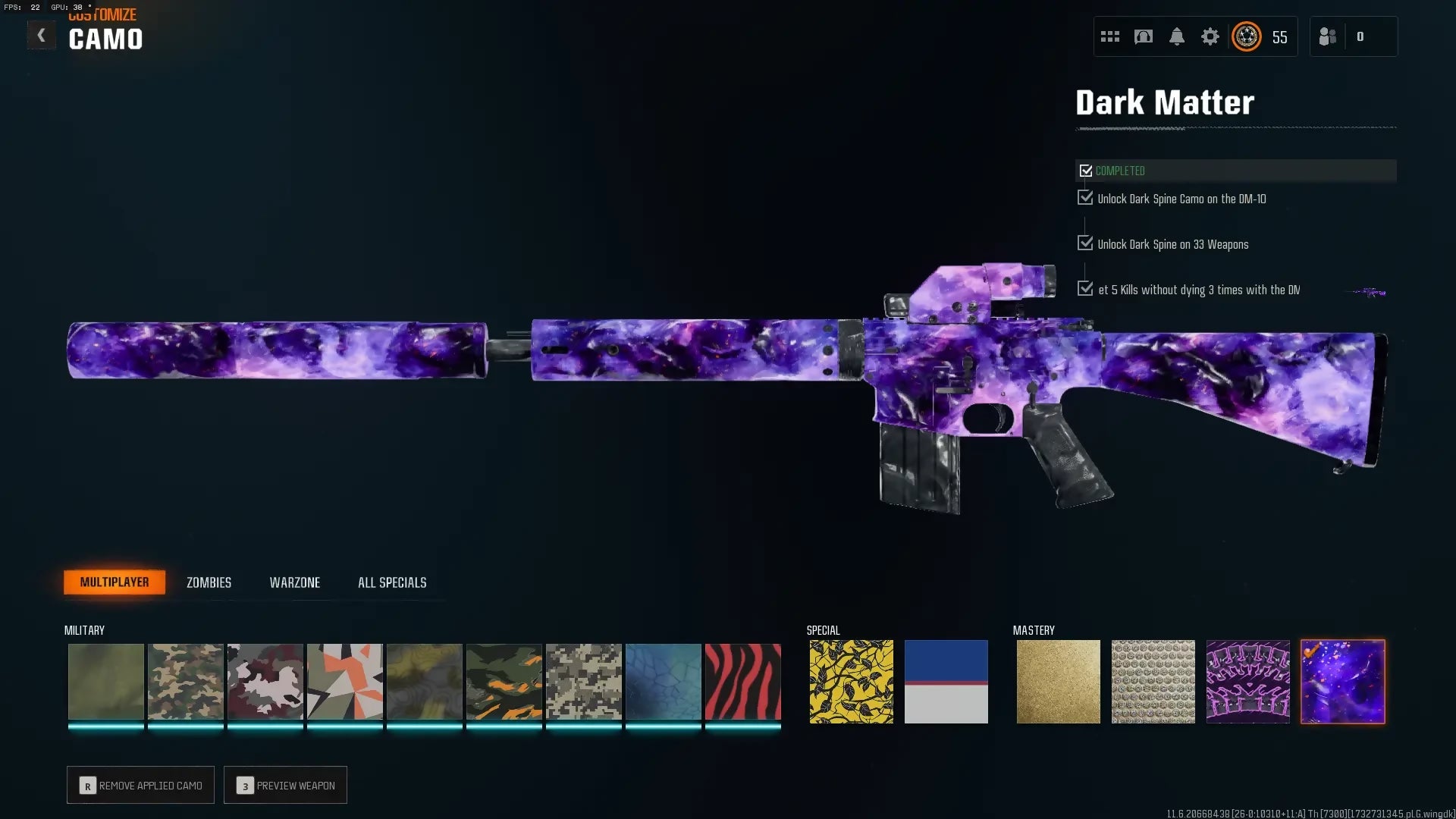Choose the gray digital pixel camo

tap(583, 682)
